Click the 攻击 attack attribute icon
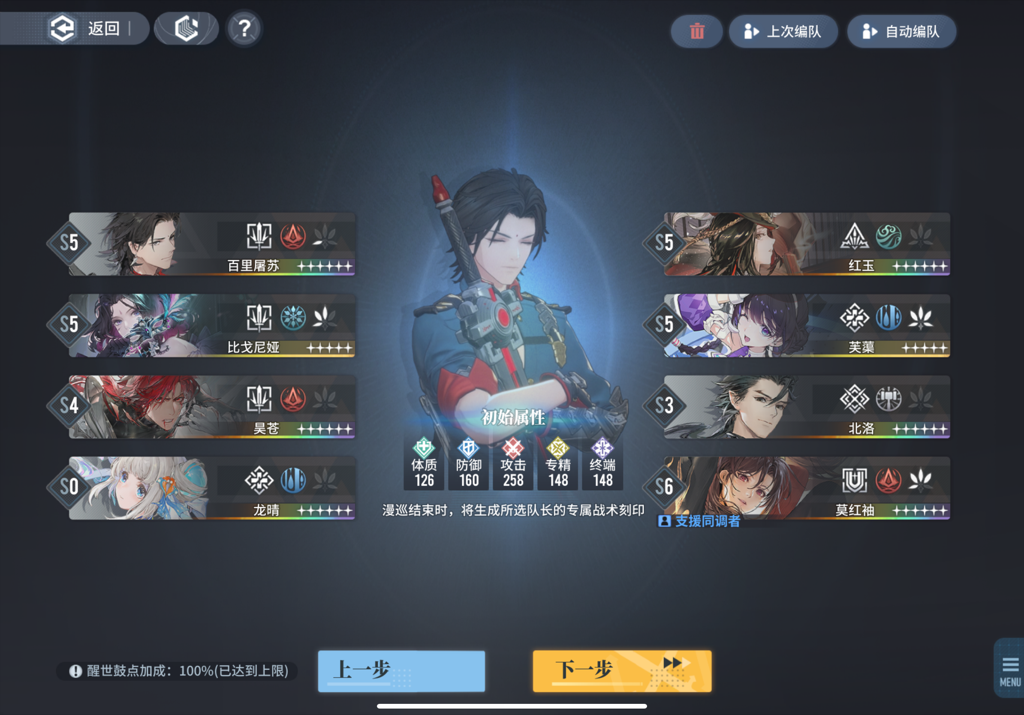 [513, 449]
